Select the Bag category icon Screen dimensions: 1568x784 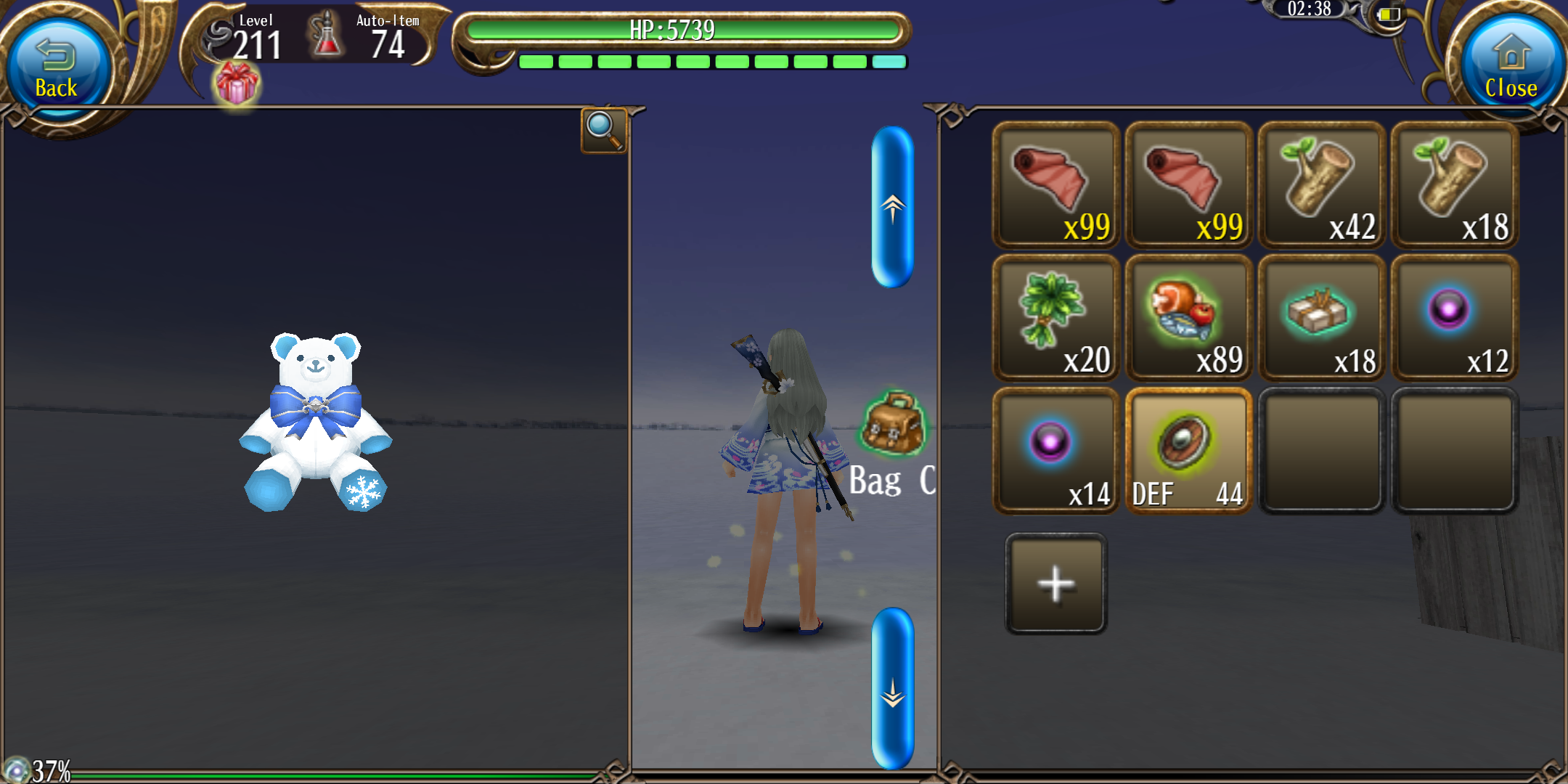(892, 425)
